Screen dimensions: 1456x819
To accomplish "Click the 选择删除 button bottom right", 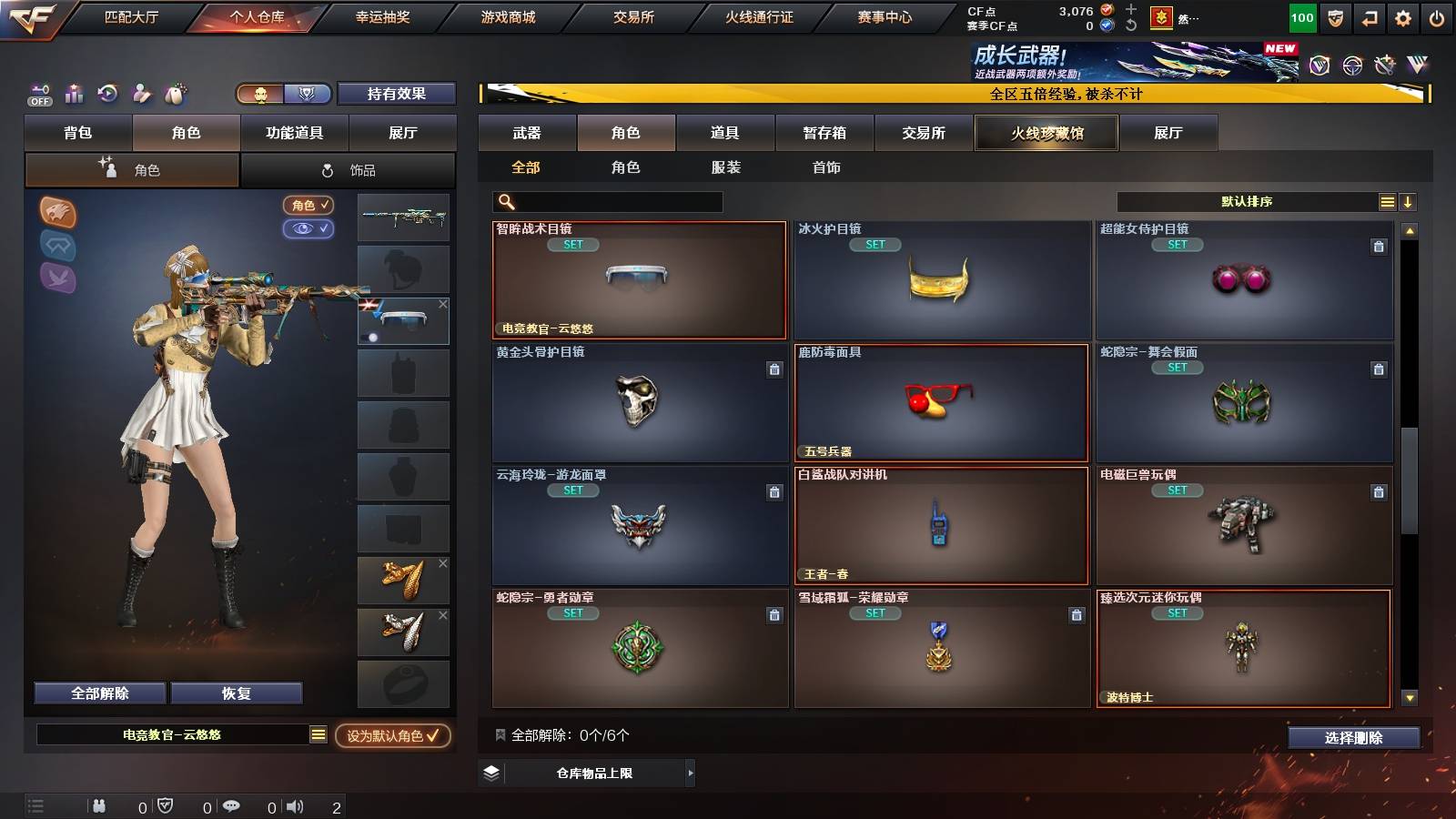I will 1353,738.
